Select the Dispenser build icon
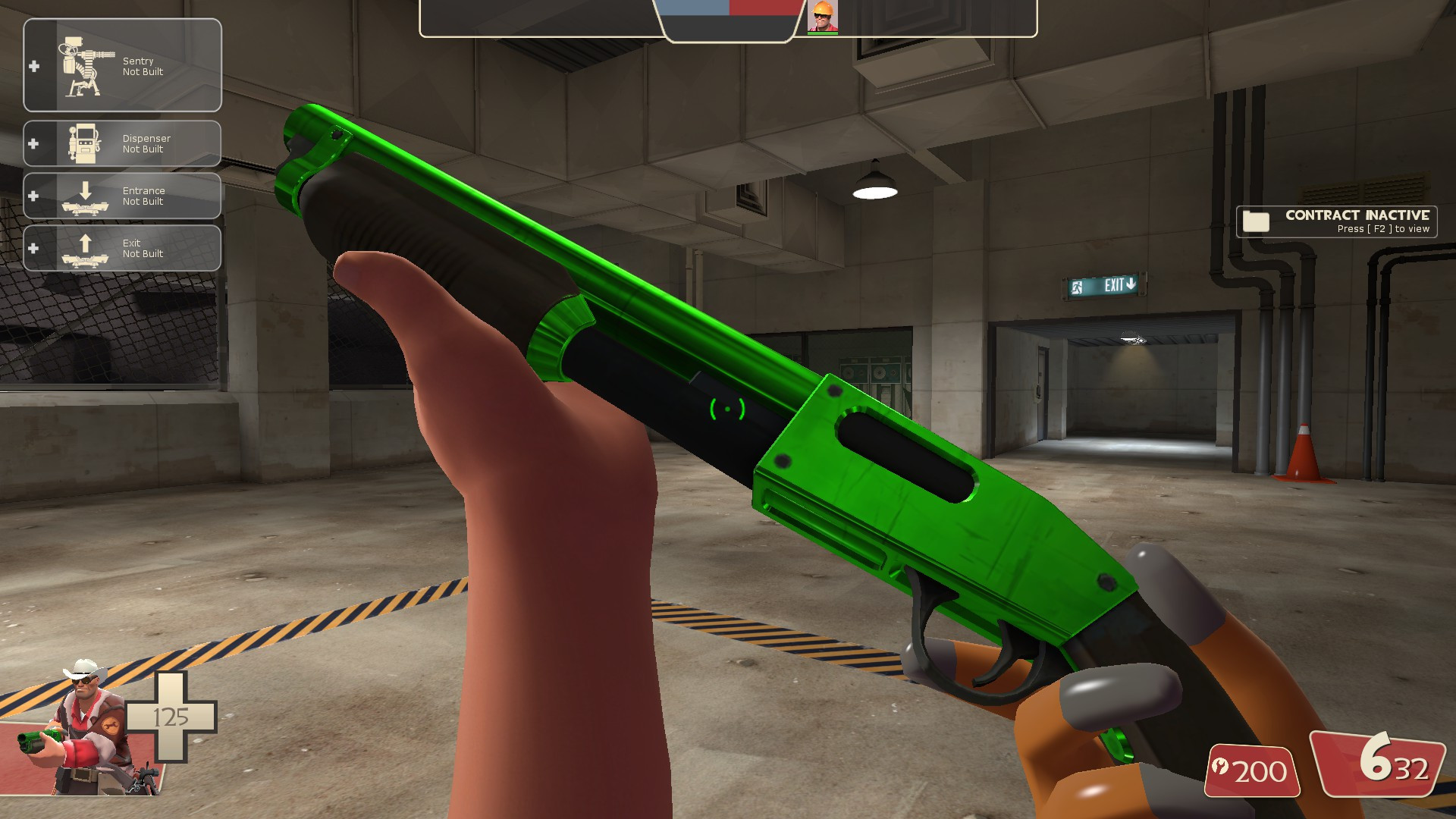 point(83,143)
